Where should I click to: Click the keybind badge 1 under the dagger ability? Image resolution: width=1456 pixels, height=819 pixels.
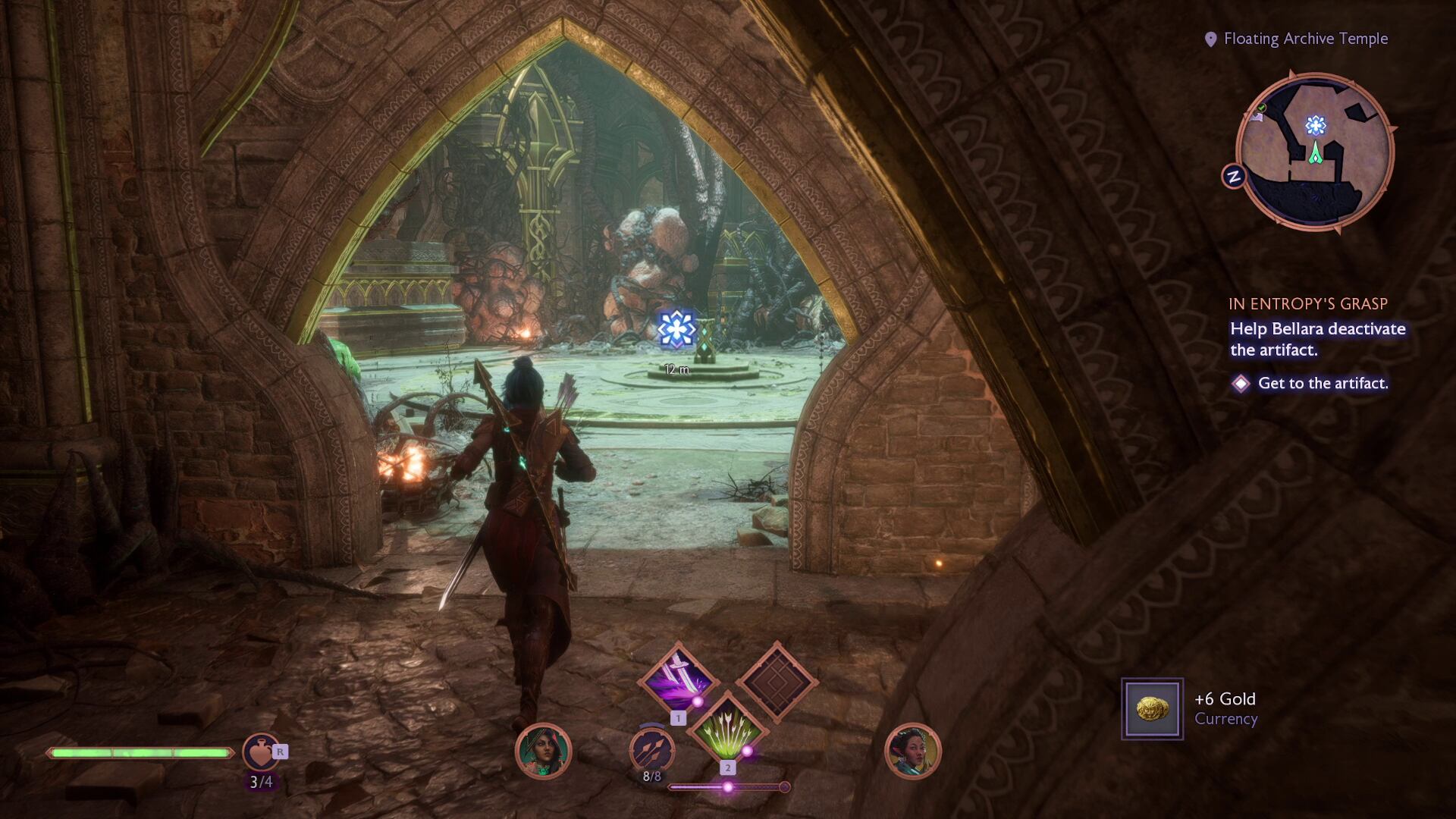tap(679, 718)
